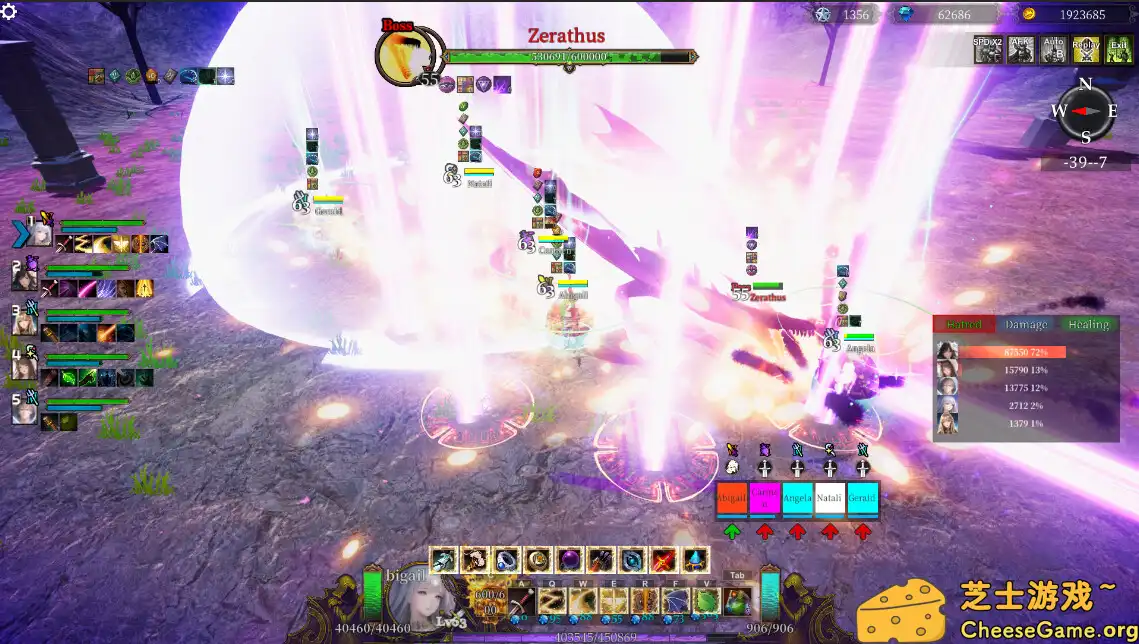Select the Carmen party tile
This screenshot has width=1139, height=644.
point(765,498)
